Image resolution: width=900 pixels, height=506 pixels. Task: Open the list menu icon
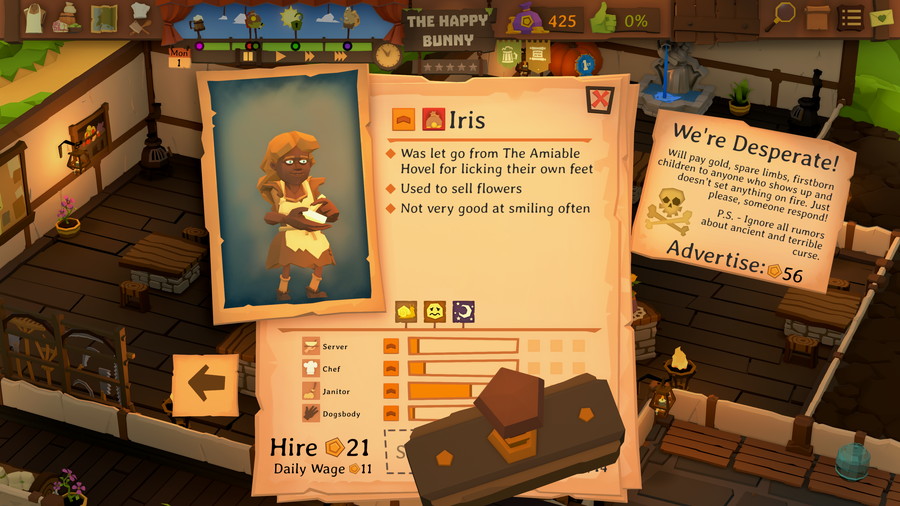tap(850, 17)
